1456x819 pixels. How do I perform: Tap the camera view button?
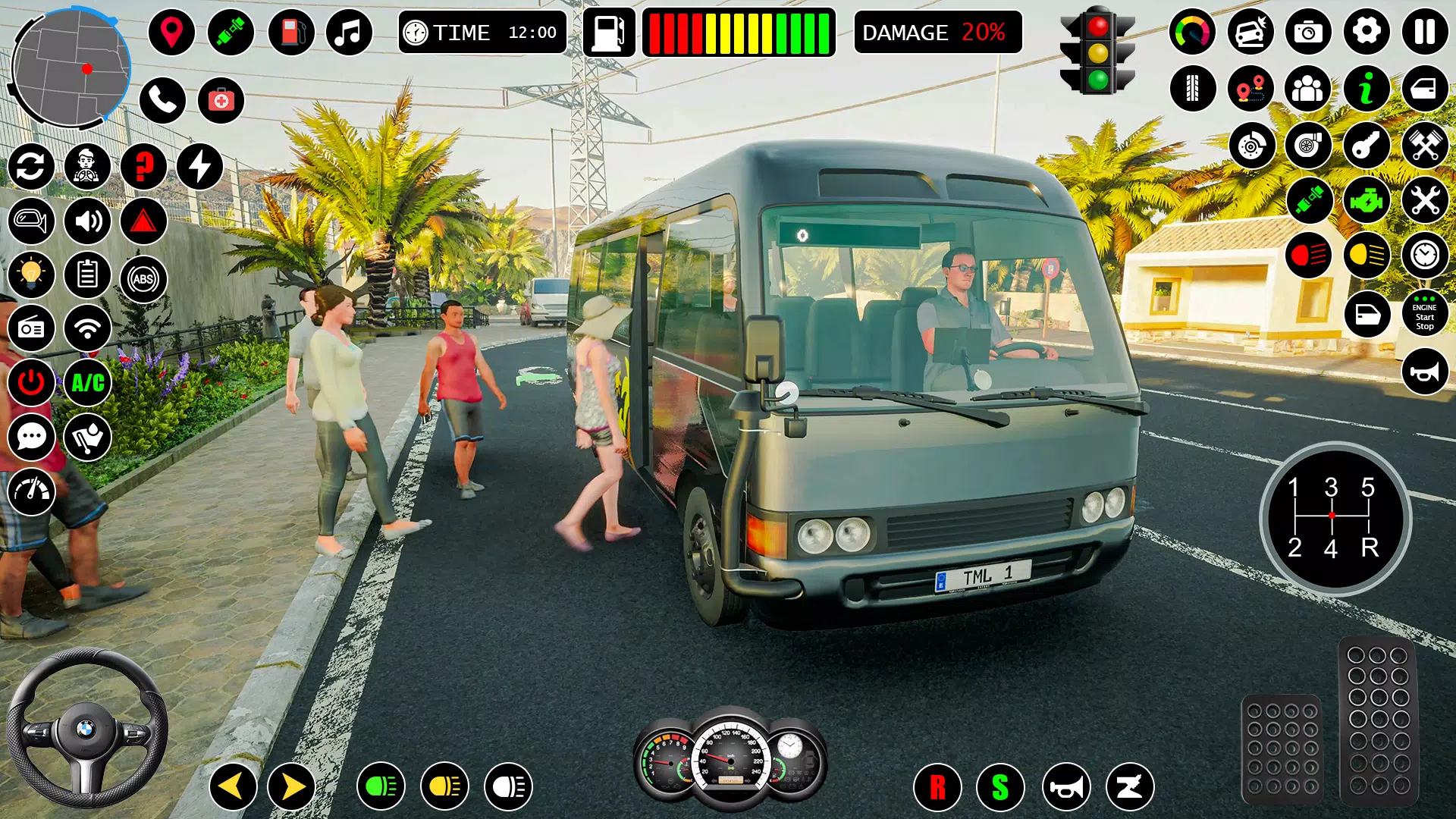pyautogui.click(x=1308, y=32)
